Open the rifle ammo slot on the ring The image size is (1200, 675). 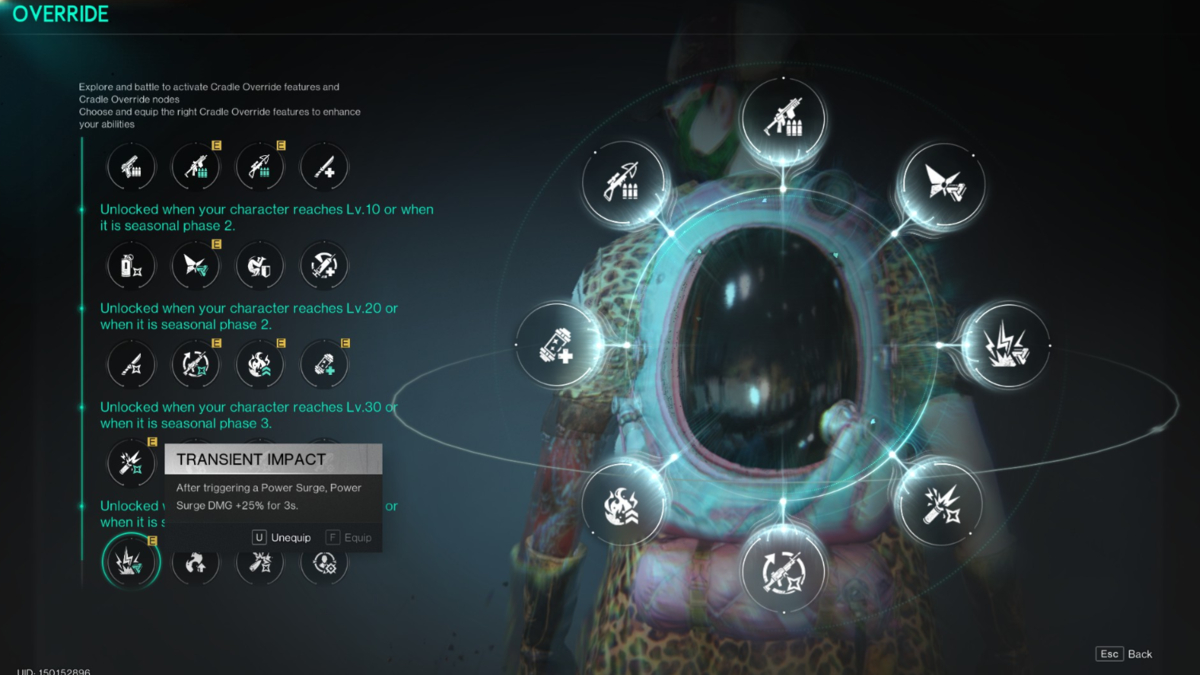coord(782,120)
